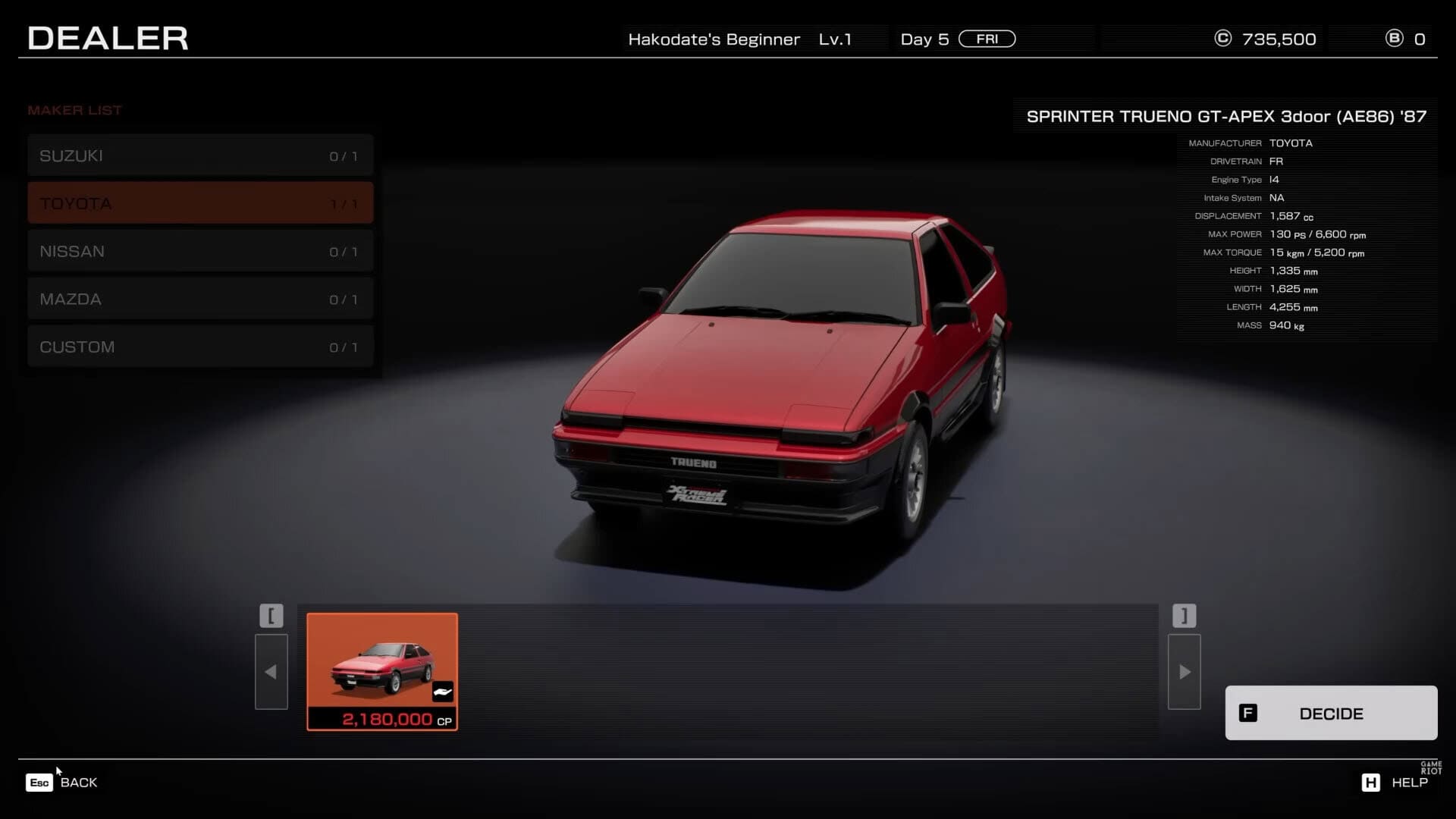
Task: Click the left arrow of the car list
Action: (x=271, y=672)
